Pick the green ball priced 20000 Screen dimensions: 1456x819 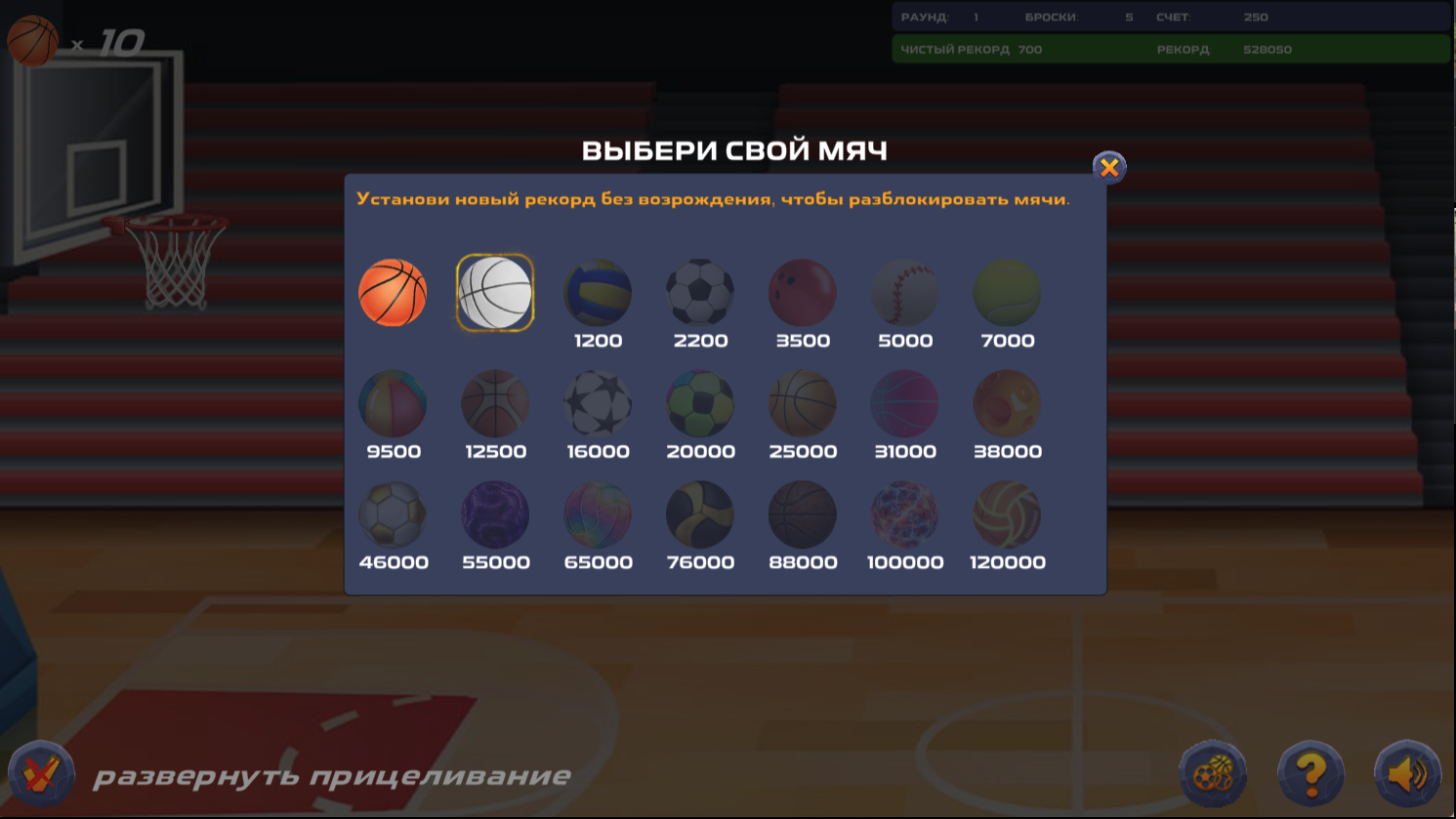click(700, 402)
